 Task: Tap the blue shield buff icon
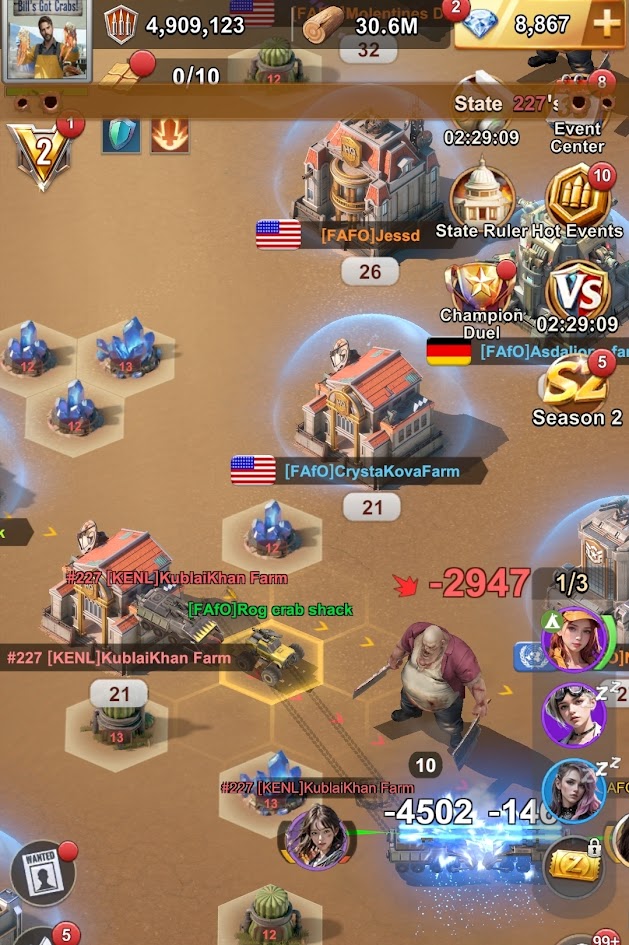(121, 135)
